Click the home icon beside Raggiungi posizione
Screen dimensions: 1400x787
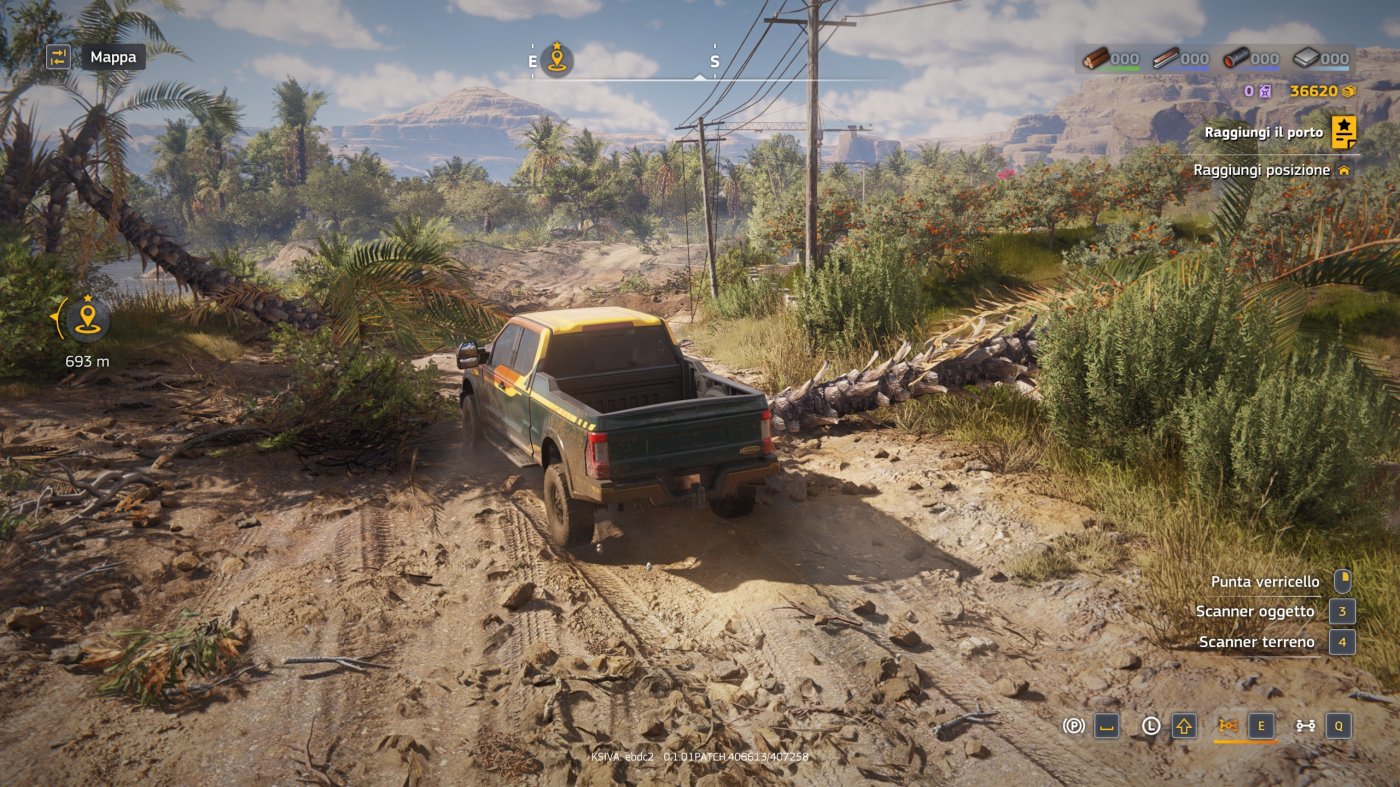tap(1345, 170)
